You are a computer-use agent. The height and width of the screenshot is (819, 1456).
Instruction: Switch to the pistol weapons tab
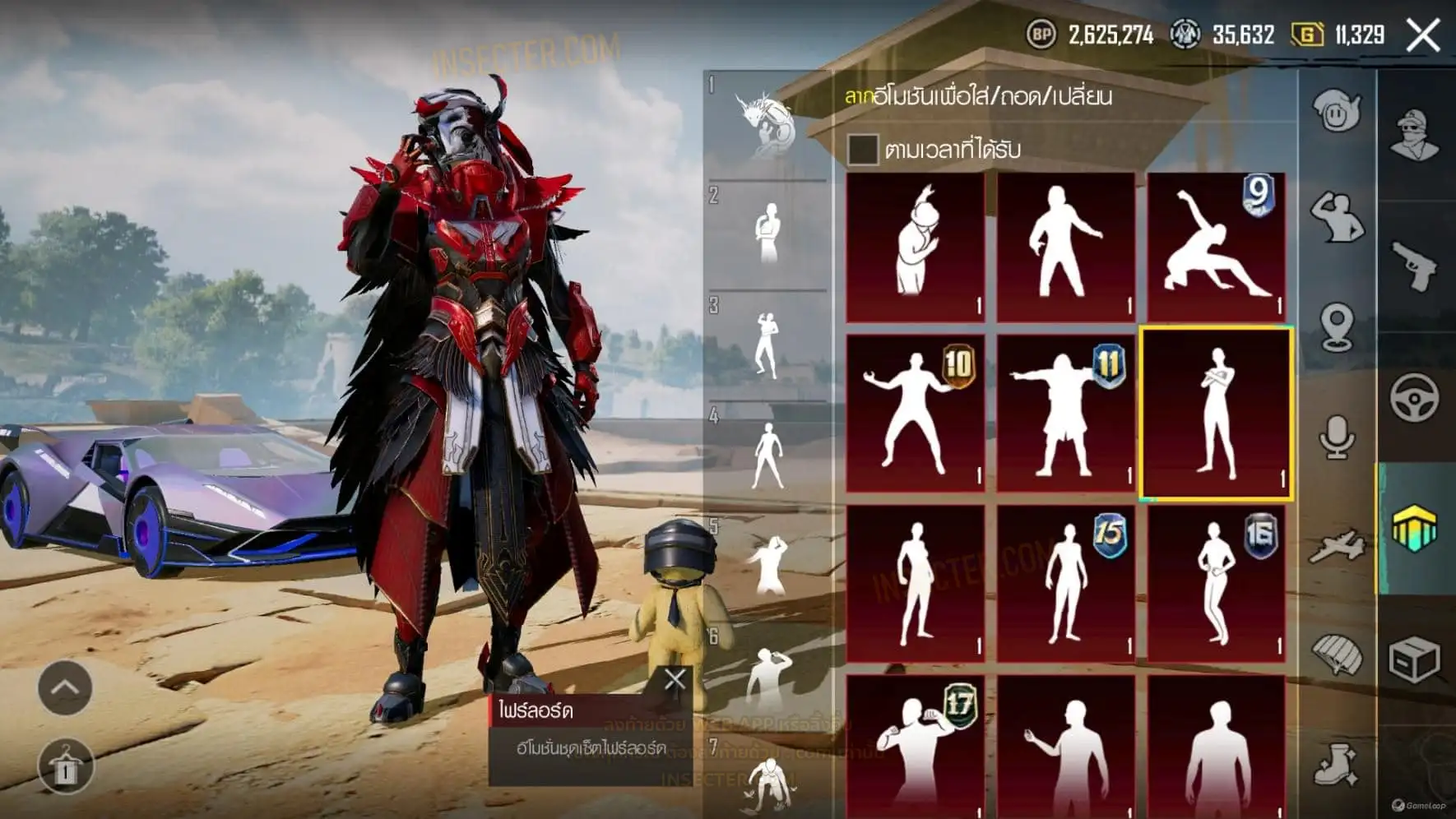click(1415, 265)
